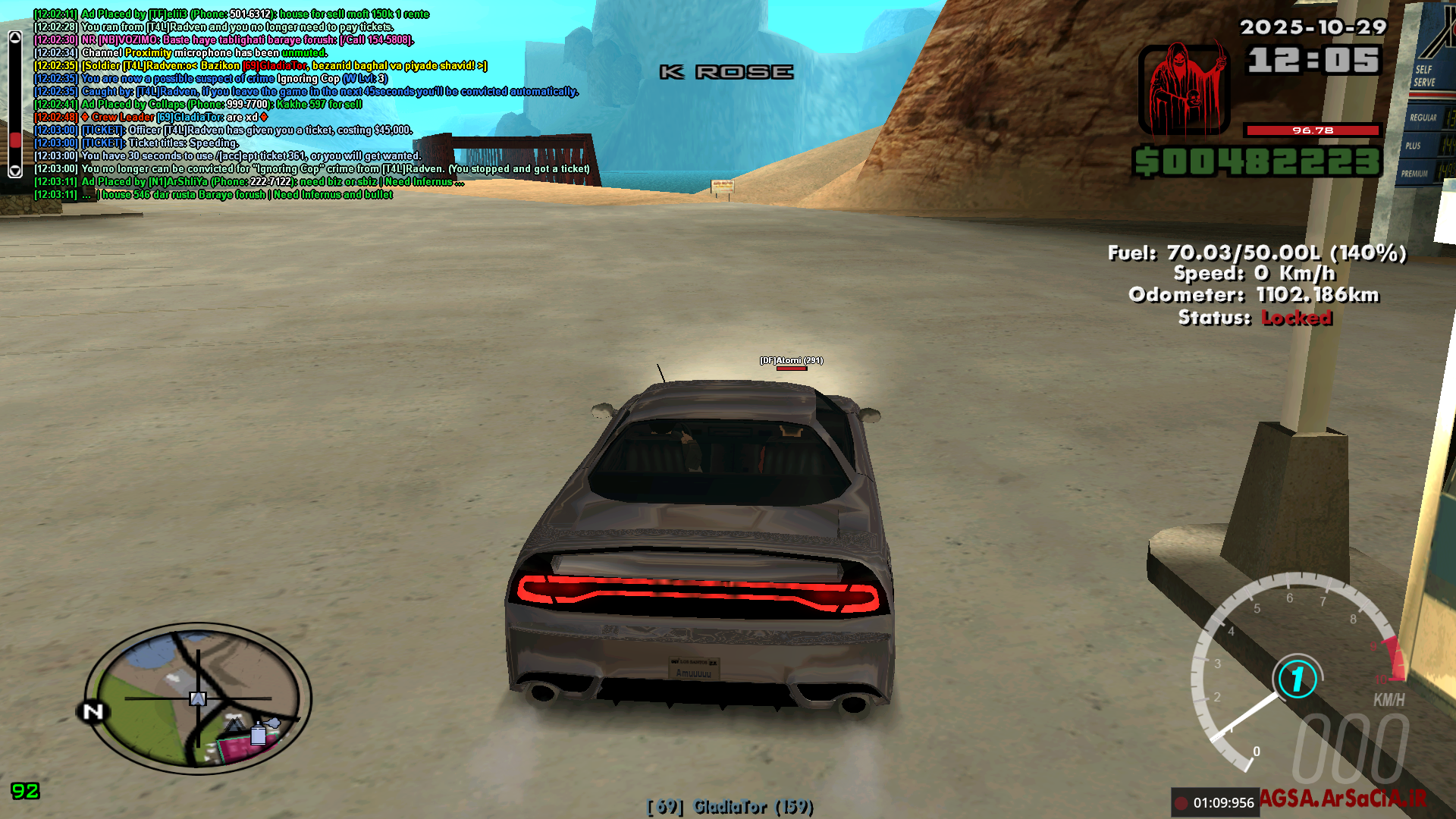Click the gear number 1 indicator
Viewport: 1456px width, 819px height.
click(1298, 679)
